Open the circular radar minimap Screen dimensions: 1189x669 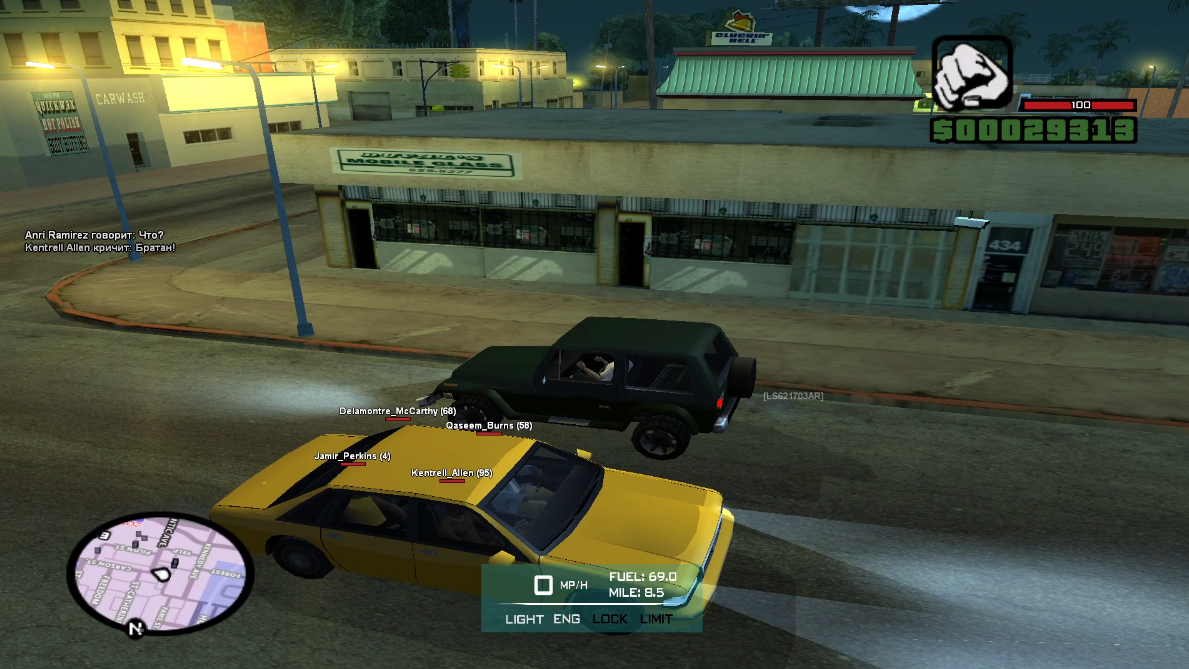160,571
